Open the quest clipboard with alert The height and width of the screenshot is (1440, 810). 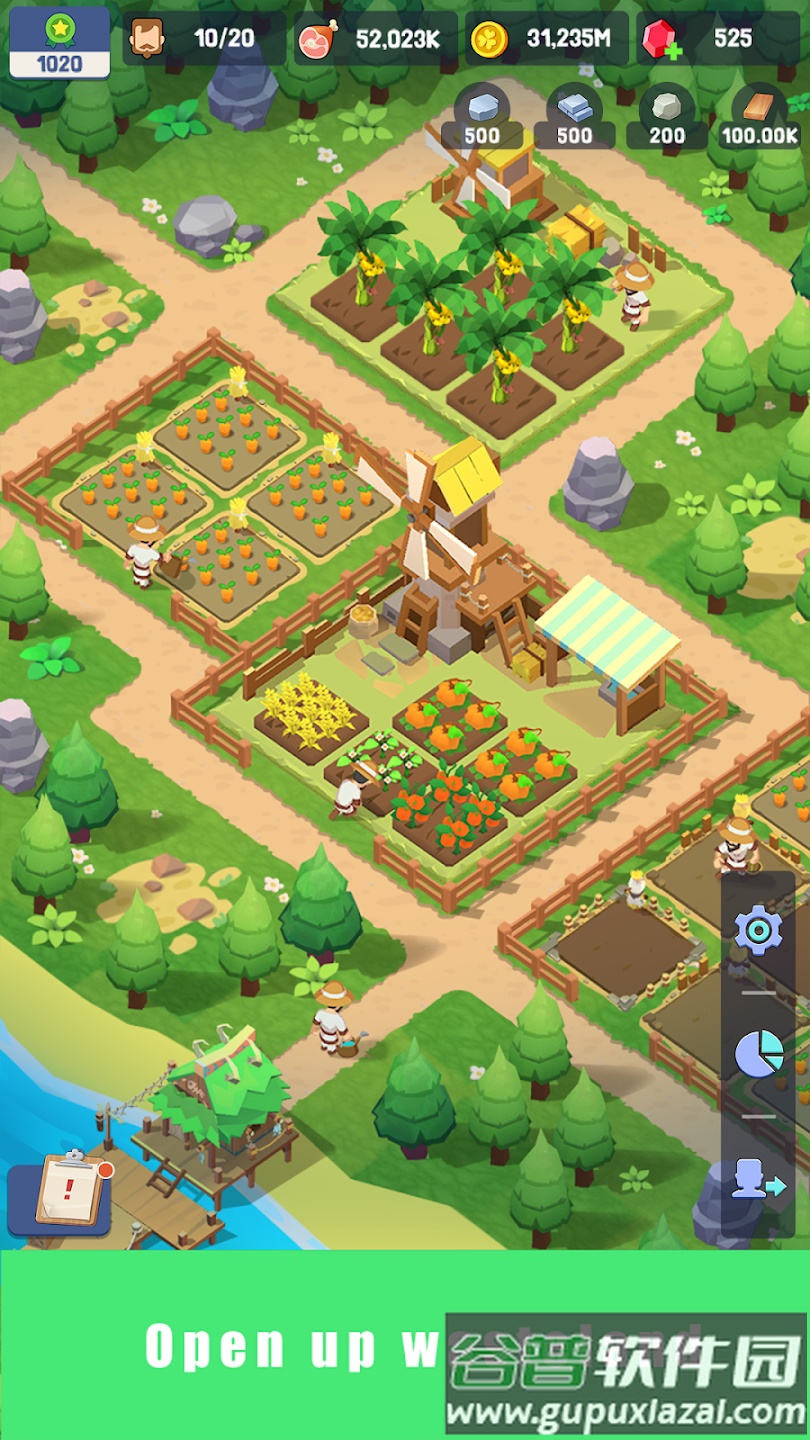(x=71, y=1190)
